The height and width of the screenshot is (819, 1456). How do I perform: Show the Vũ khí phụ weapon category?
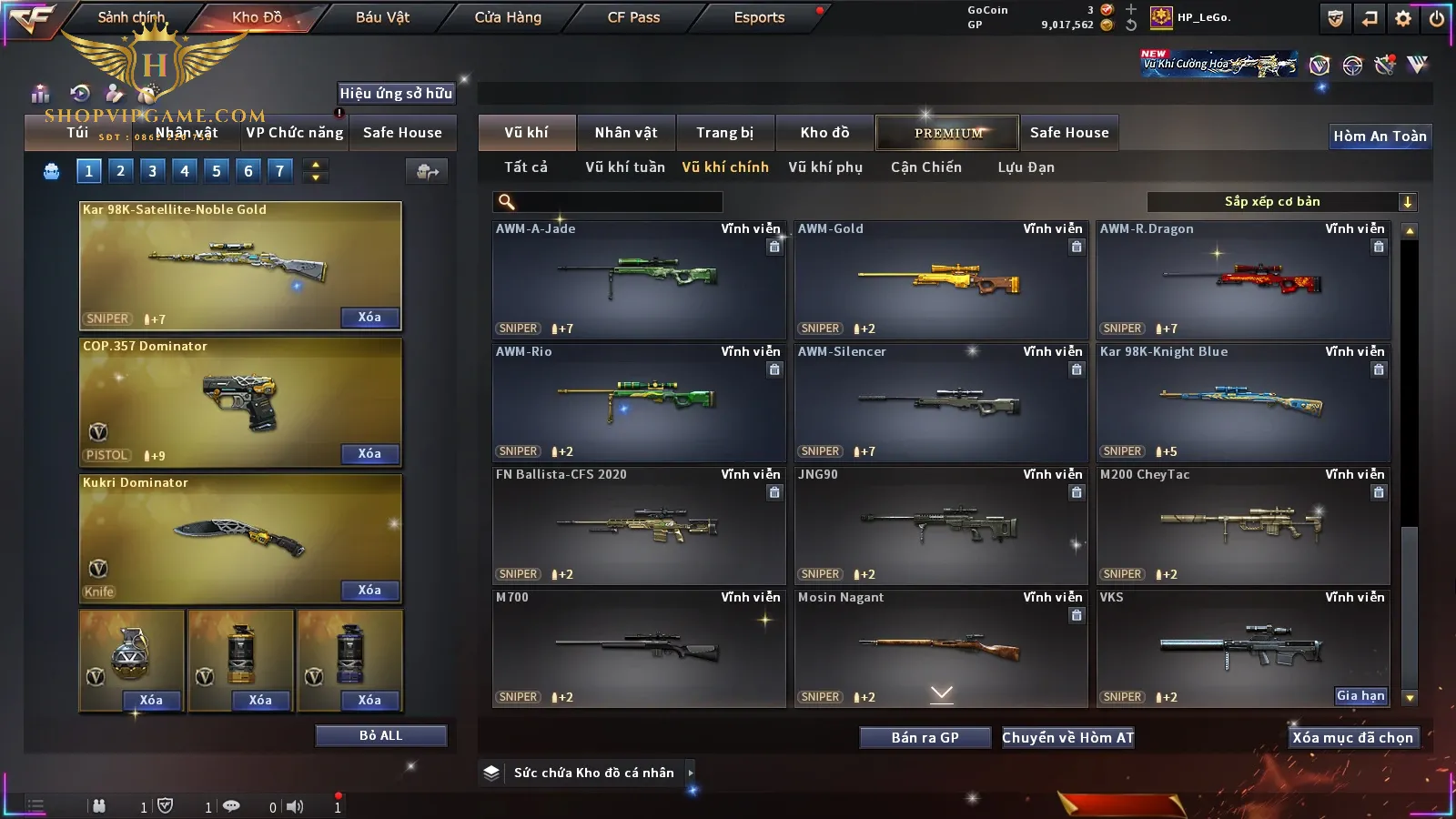(x=824, y=167)
